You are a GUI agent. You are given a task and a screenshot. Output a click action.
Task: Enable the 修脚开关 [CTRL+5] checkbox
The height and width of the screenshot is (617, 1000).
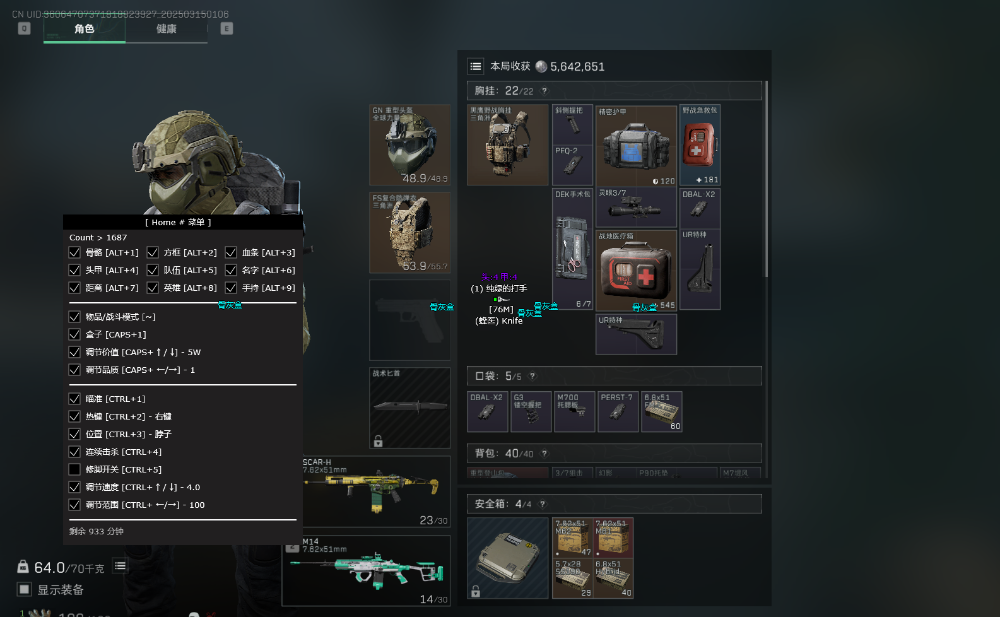(74, 469)
